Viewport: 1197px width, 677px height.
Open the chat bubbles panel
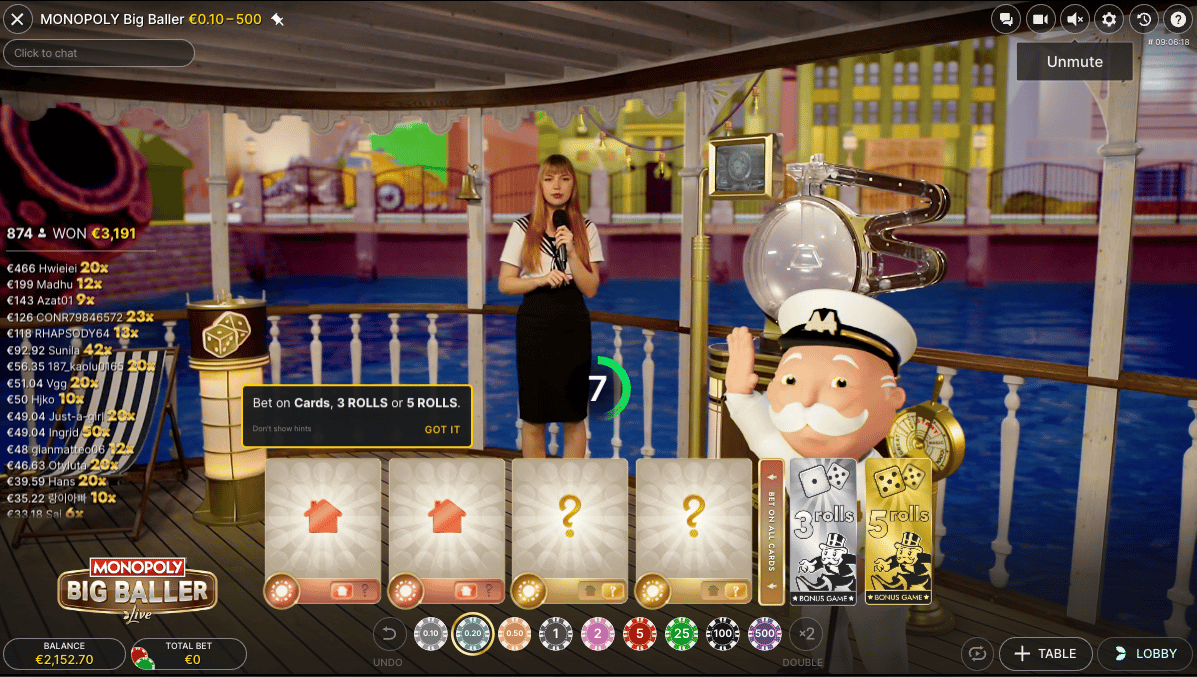coord(1006,19)
